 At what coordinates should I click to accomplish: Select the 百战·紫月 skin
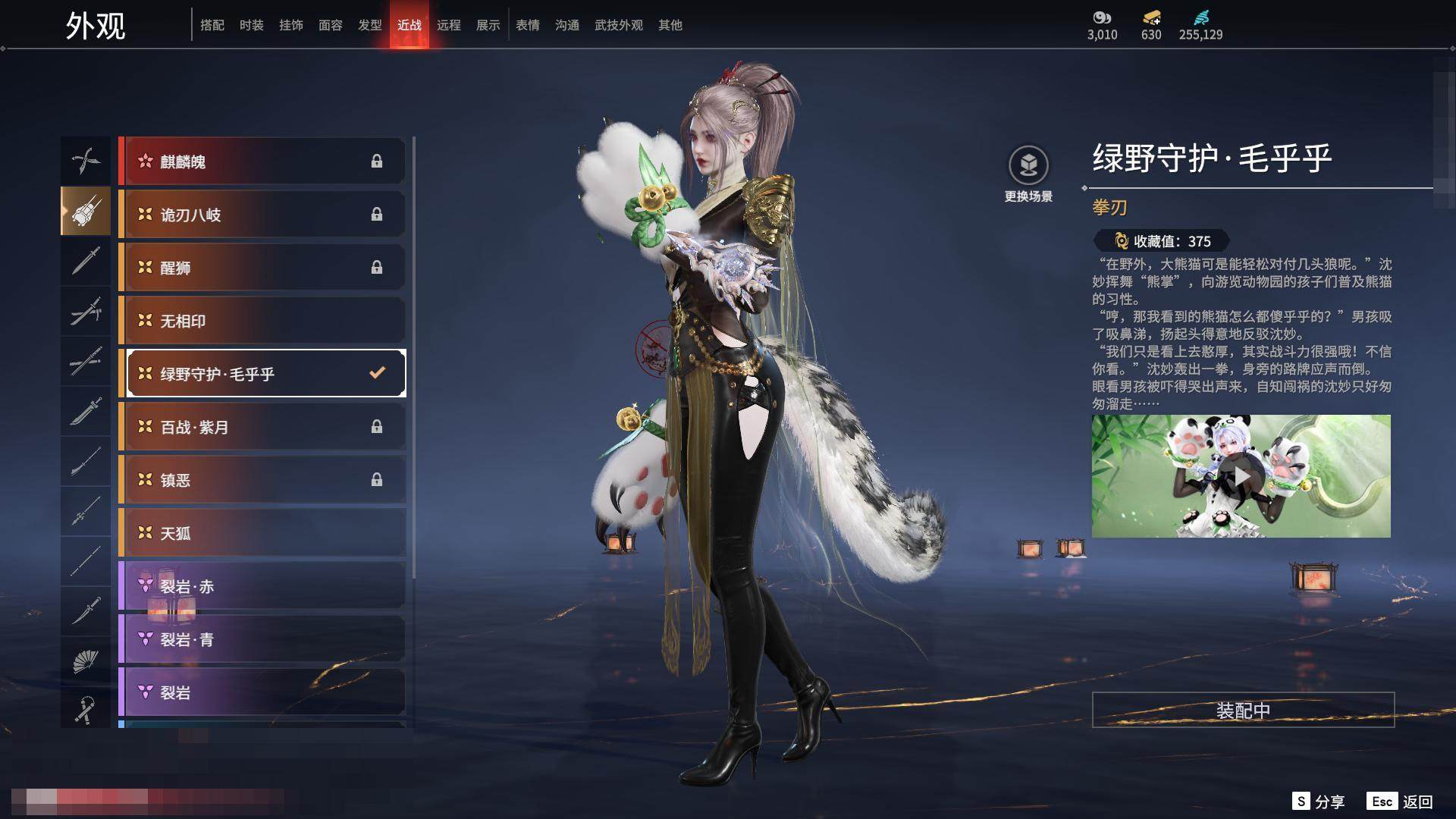[x=262, y=427]
